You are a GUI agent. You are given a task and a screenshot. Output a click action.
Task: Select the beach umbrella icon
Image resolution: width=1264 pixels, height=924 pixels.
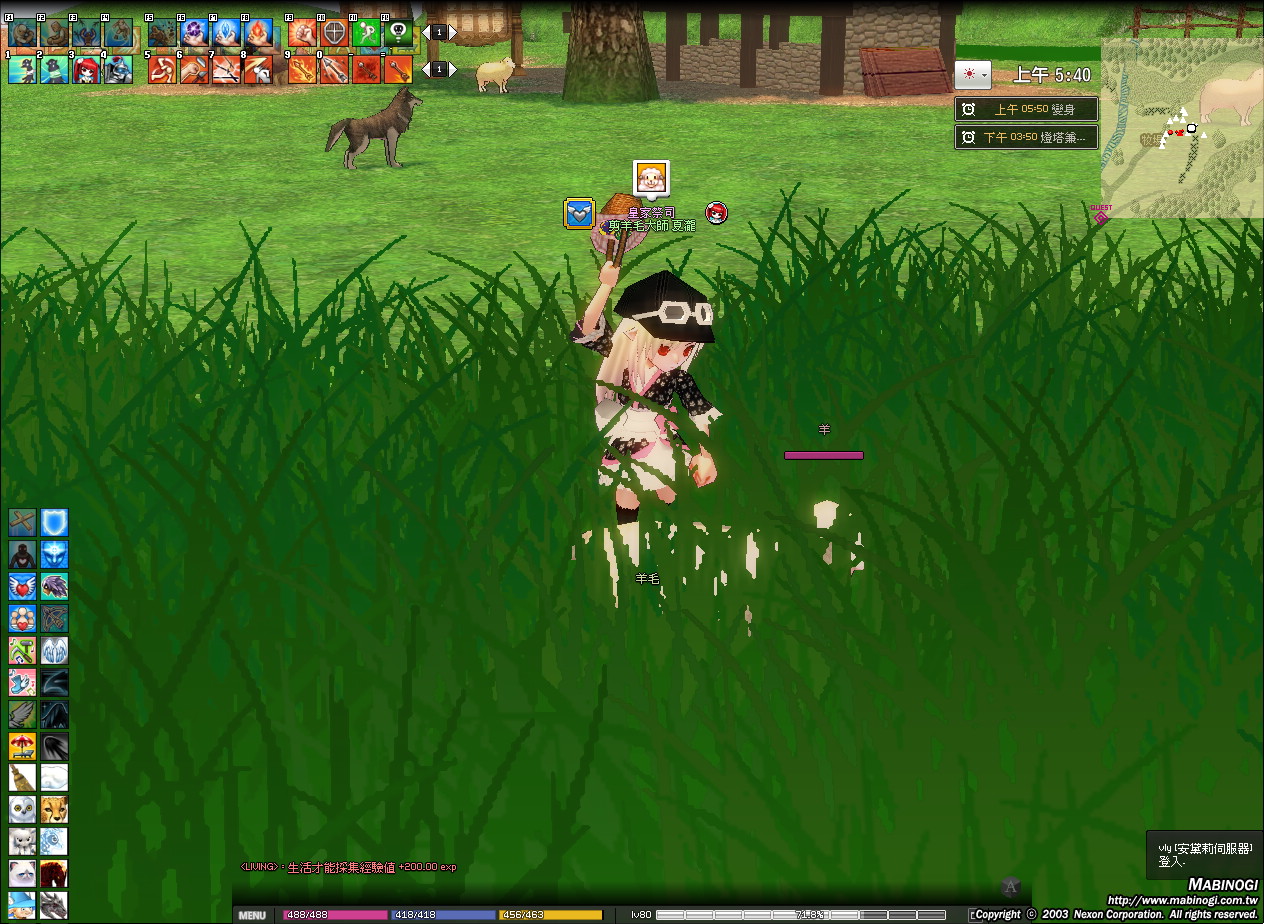click(x=22, y=746)
